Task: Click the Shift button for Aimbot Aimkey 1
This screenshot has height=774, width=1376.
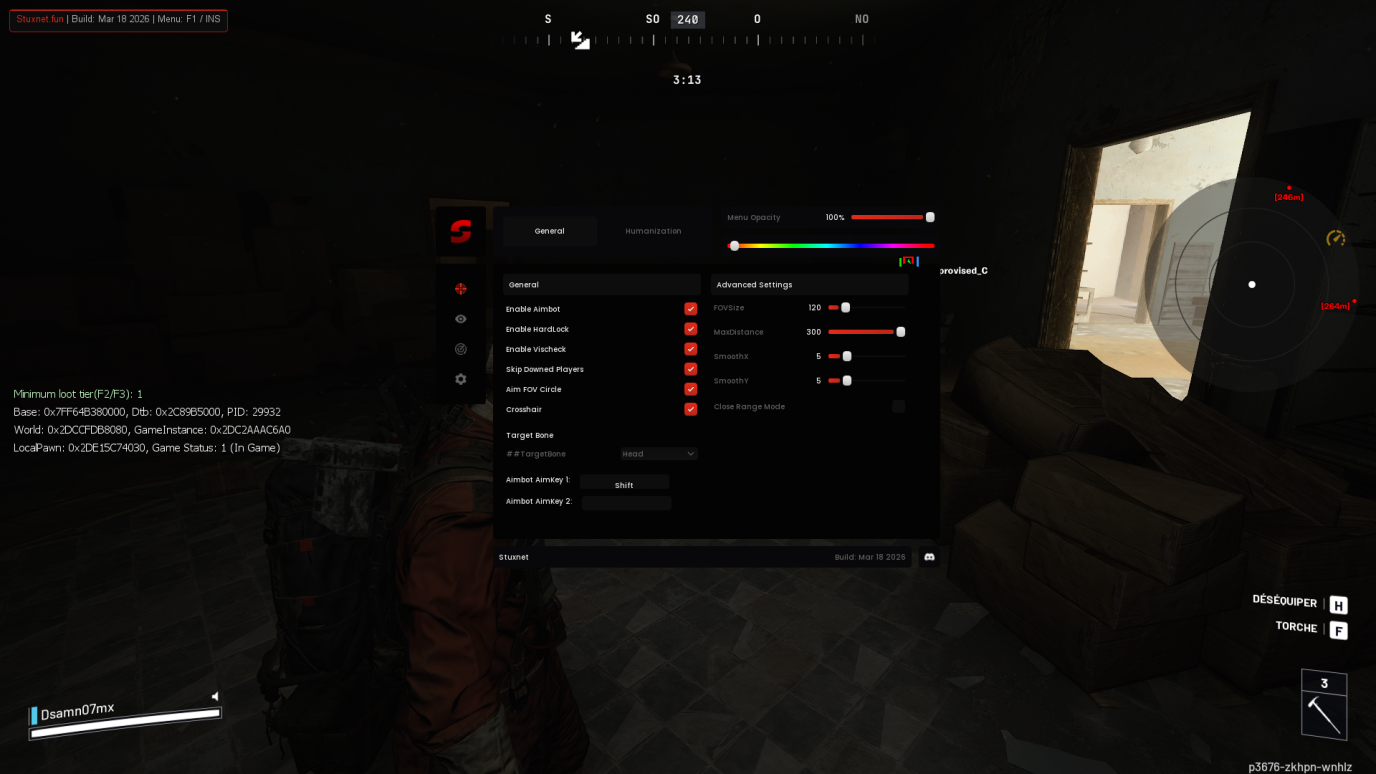Action: point(624,482)
